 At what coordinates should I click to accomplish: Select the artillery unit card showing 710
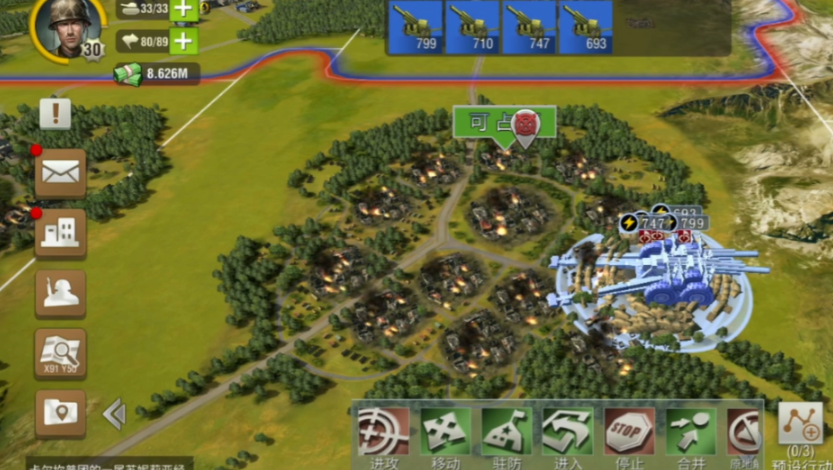[x=471, y=26]
